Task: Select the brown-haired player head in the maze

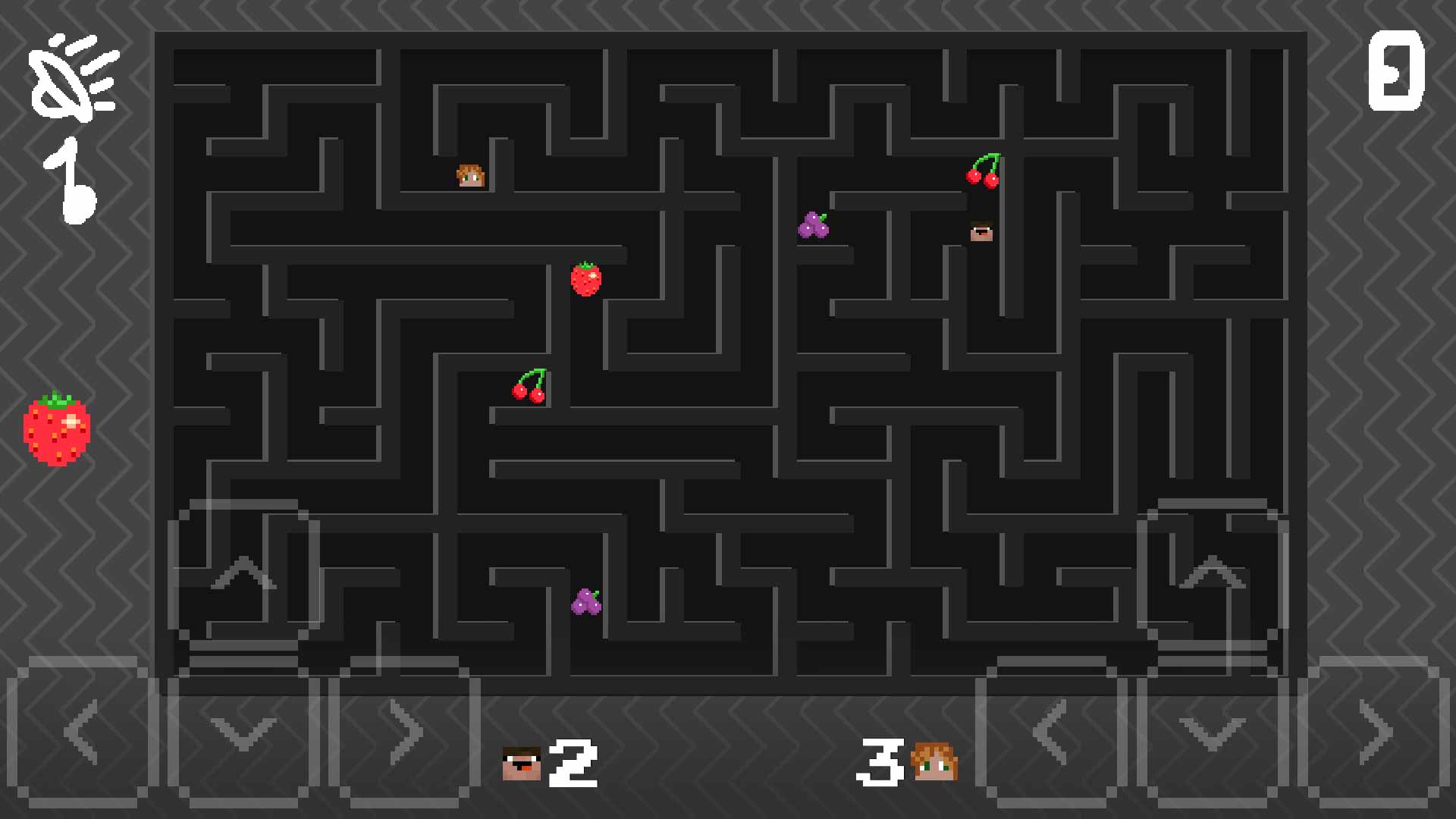Action: point(981,231)
